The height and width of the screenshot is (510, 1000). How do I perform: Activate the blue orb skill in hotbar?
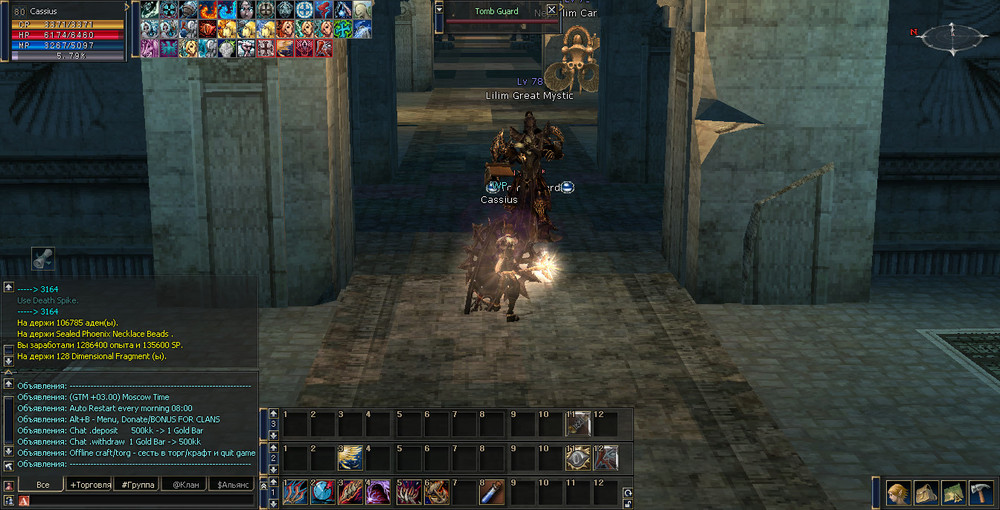(x=322, y=492)
